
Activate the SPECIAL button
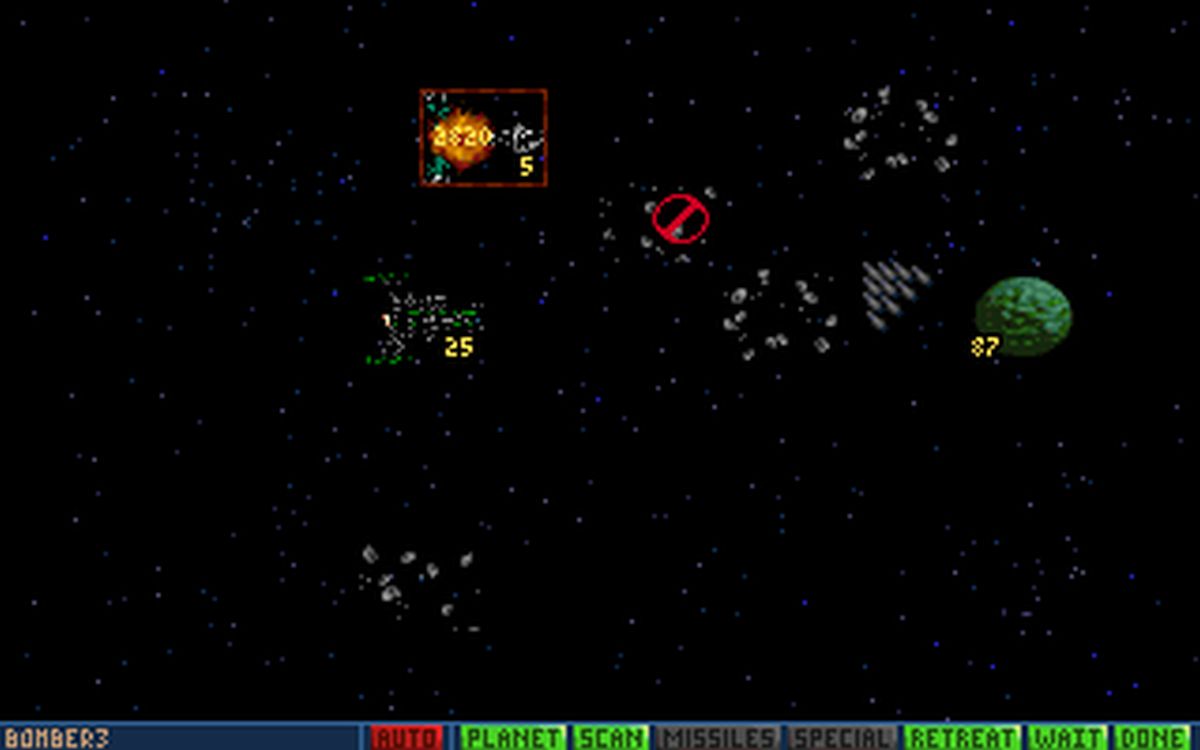(844, 738)
